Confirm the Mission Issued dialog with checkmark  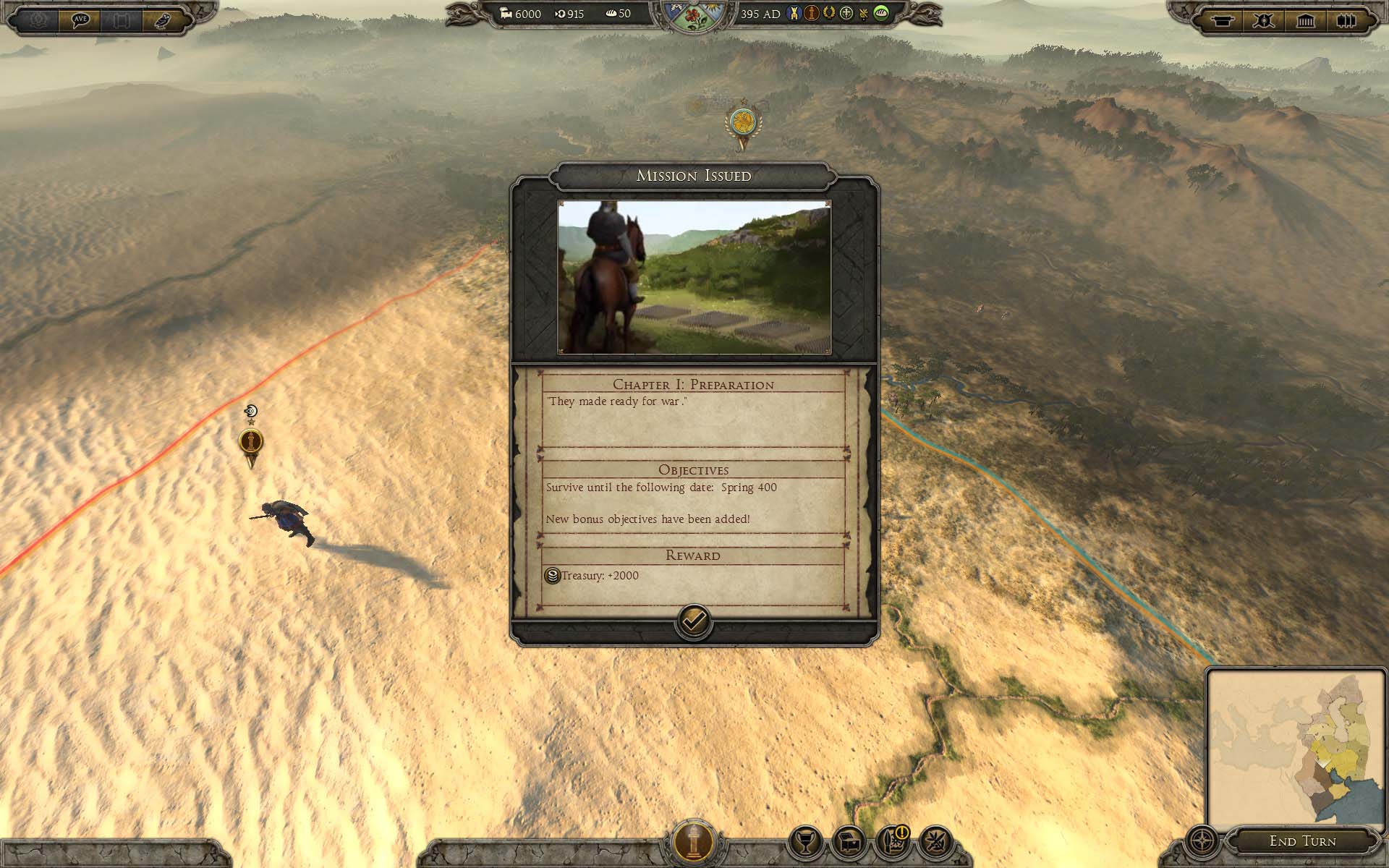coord(693,621)
